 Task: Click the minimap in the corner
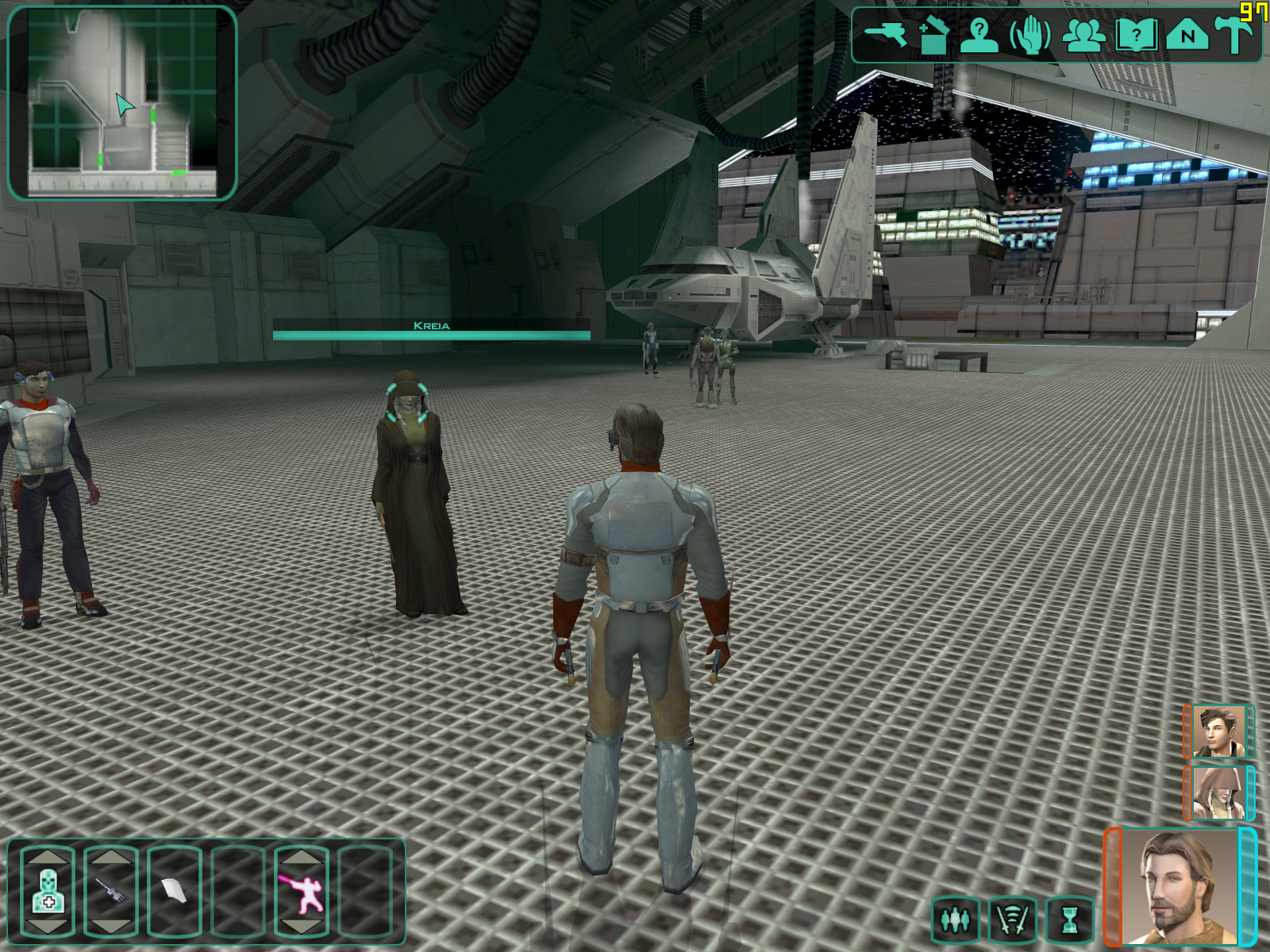pos(122,103)
